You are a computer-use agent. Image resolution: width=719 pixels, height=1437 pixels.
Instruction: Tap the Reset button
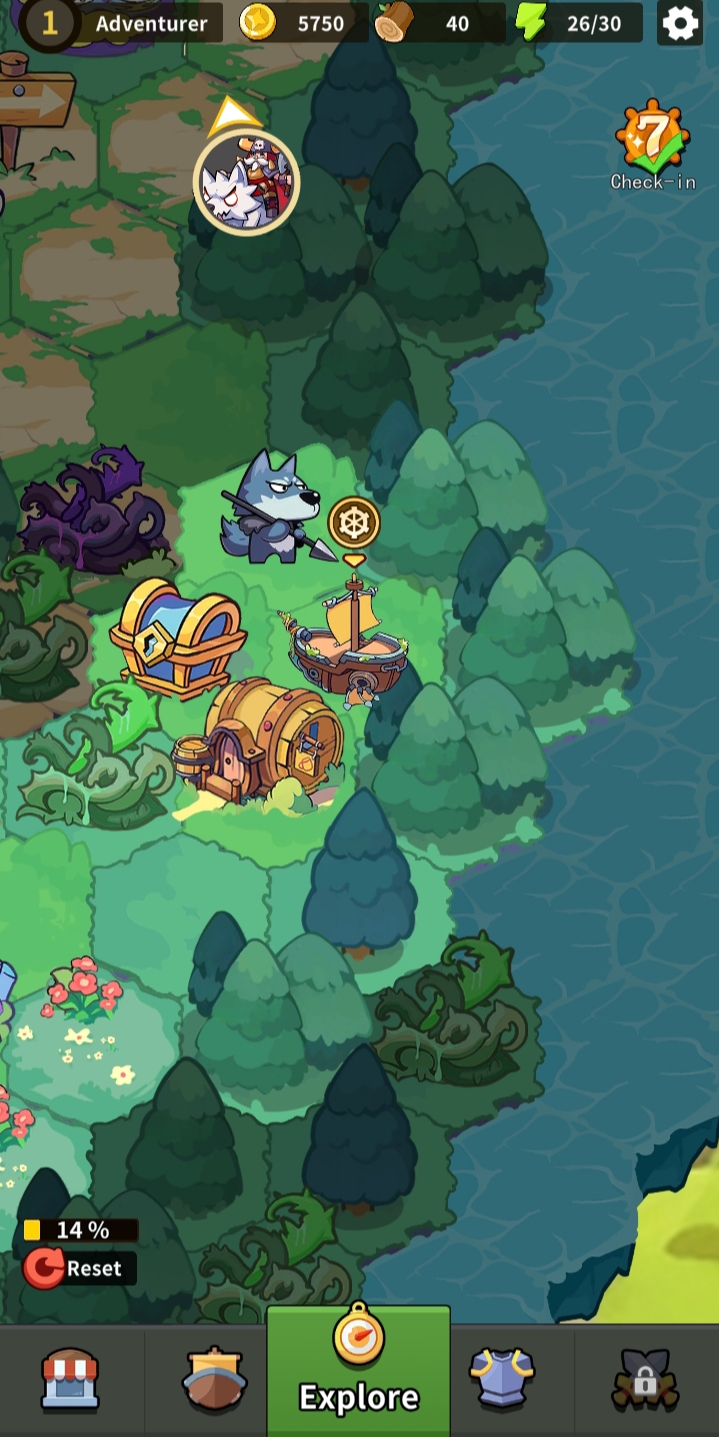click(x=79, y=1268)
